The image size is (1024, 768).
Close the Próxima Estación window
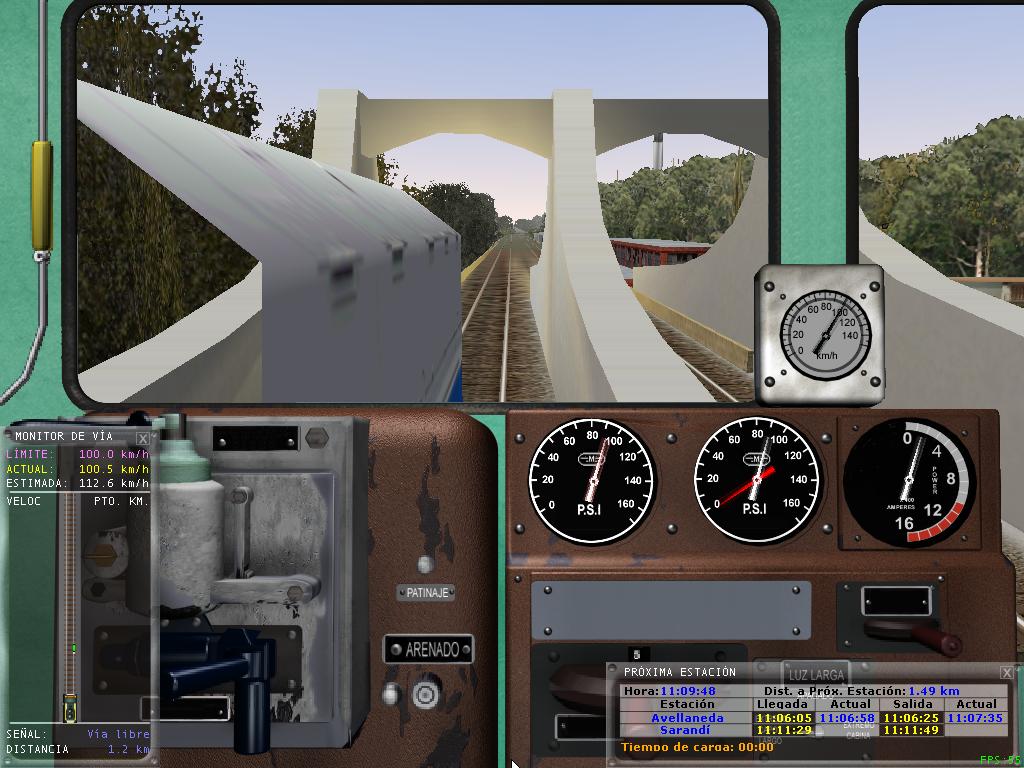(1007, 673)
